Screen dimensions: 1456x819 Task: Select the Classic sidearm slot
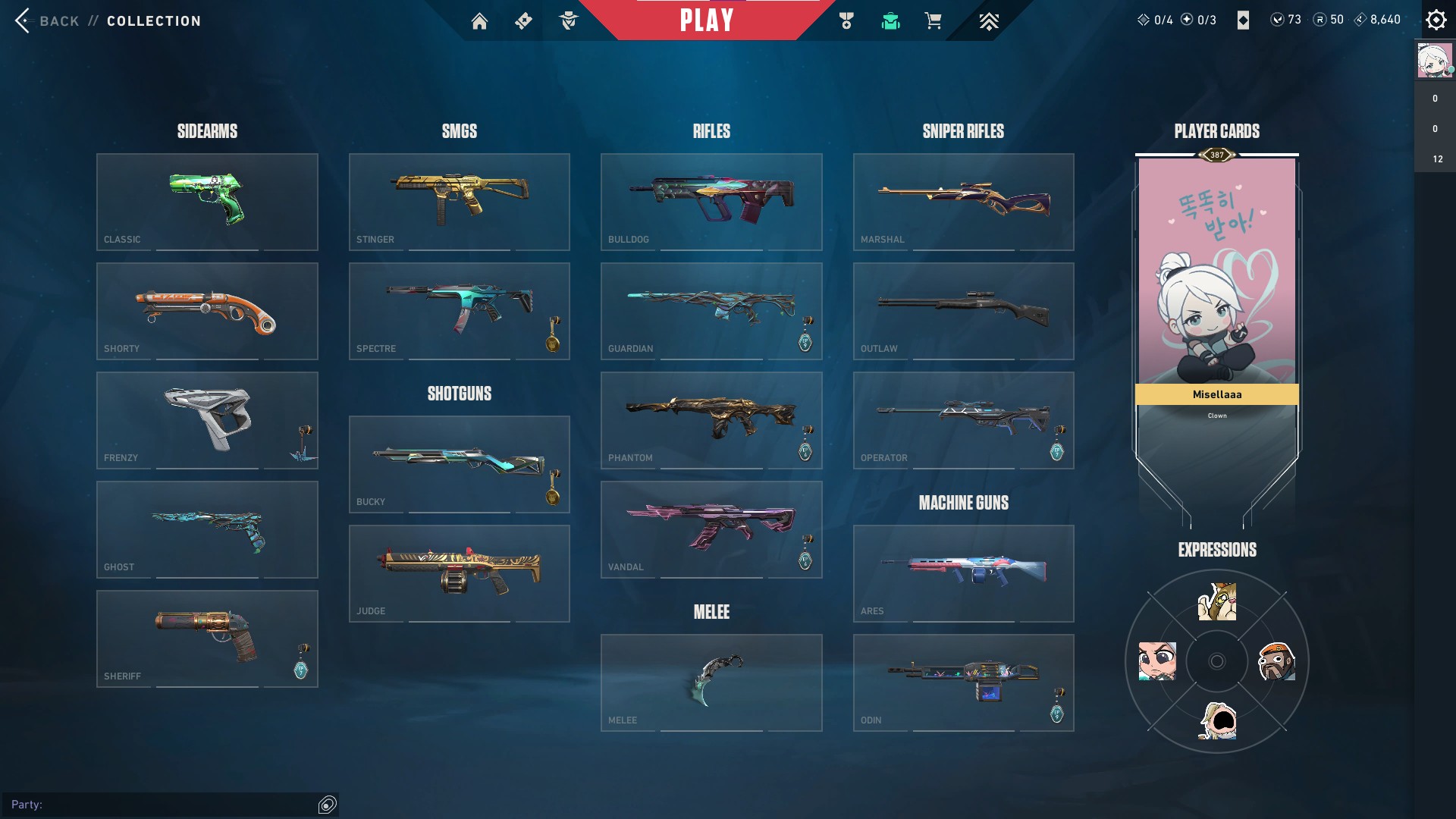tap(207, 202)
